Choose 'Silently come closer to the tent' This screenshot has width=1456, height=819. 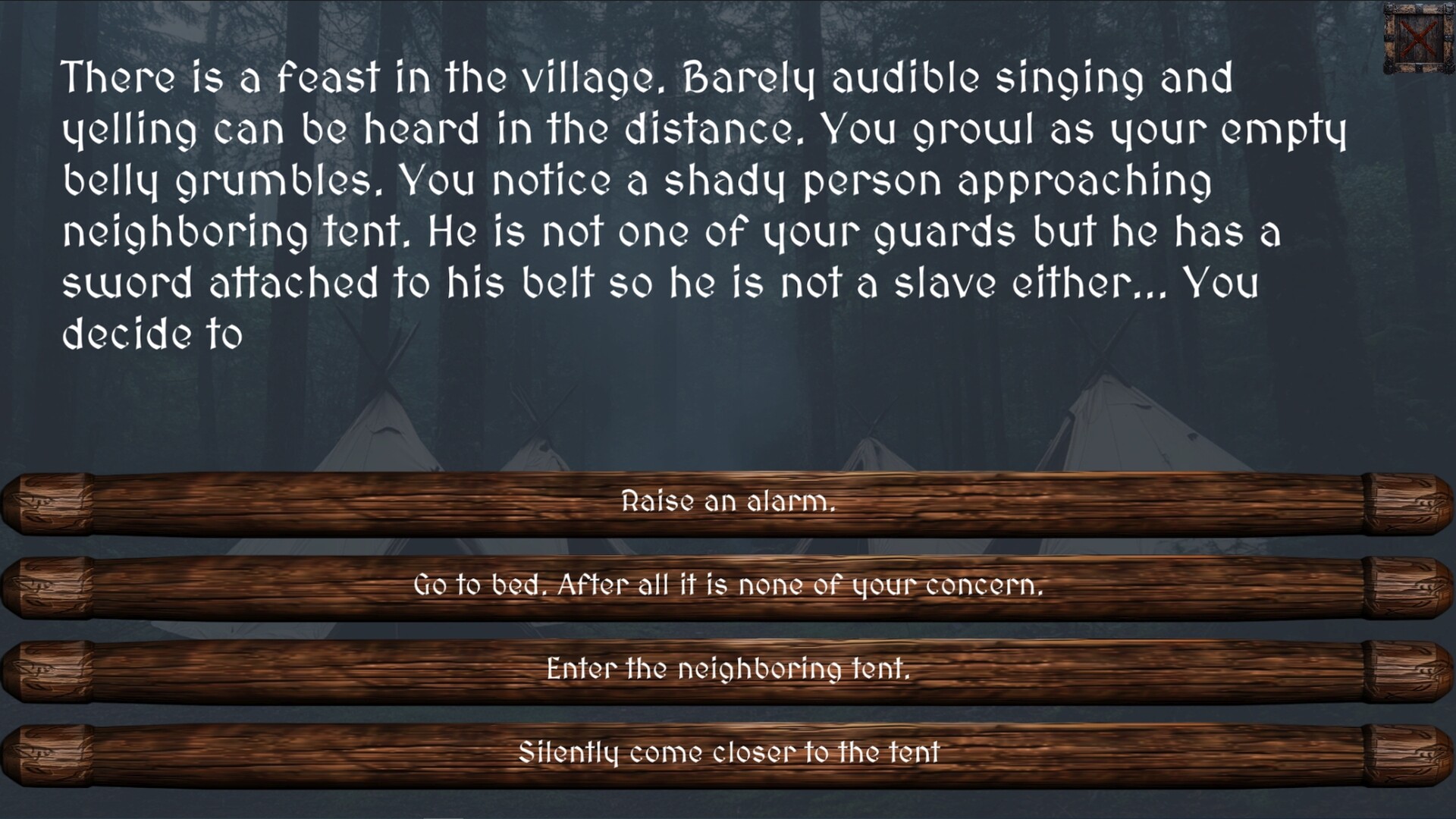[x=728, y=754]
